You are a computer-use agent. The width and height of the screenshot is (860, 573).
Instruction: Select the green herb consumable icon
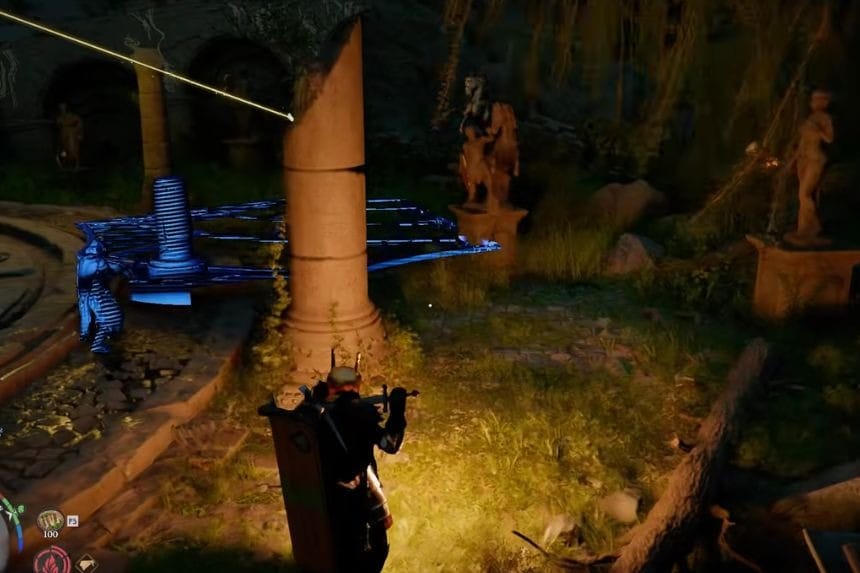[x=50, y=520]
